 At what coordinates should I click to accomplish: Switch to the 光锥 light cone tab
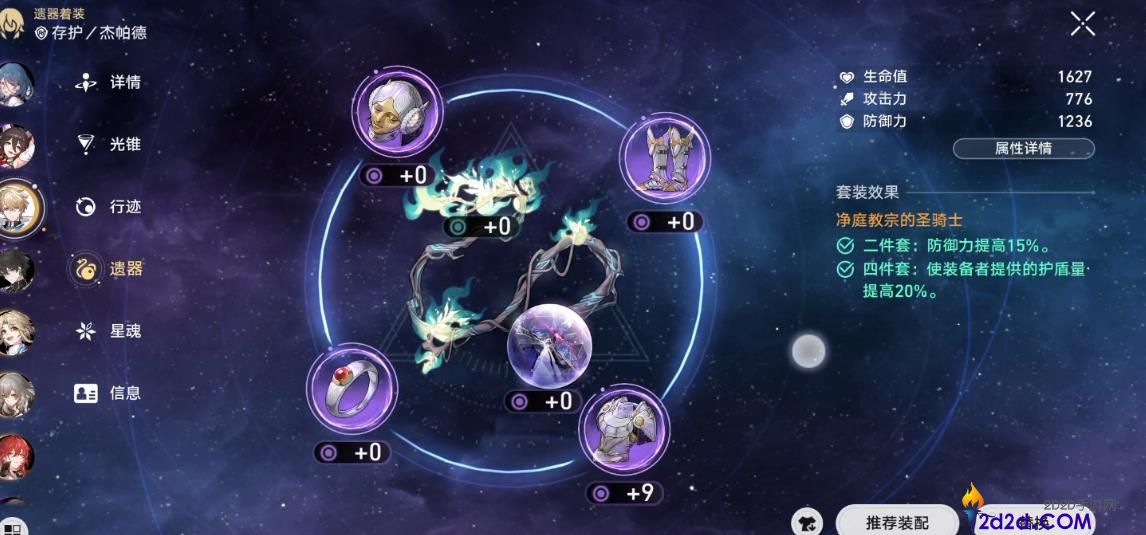pyautogui.click(x=109, y=144)
